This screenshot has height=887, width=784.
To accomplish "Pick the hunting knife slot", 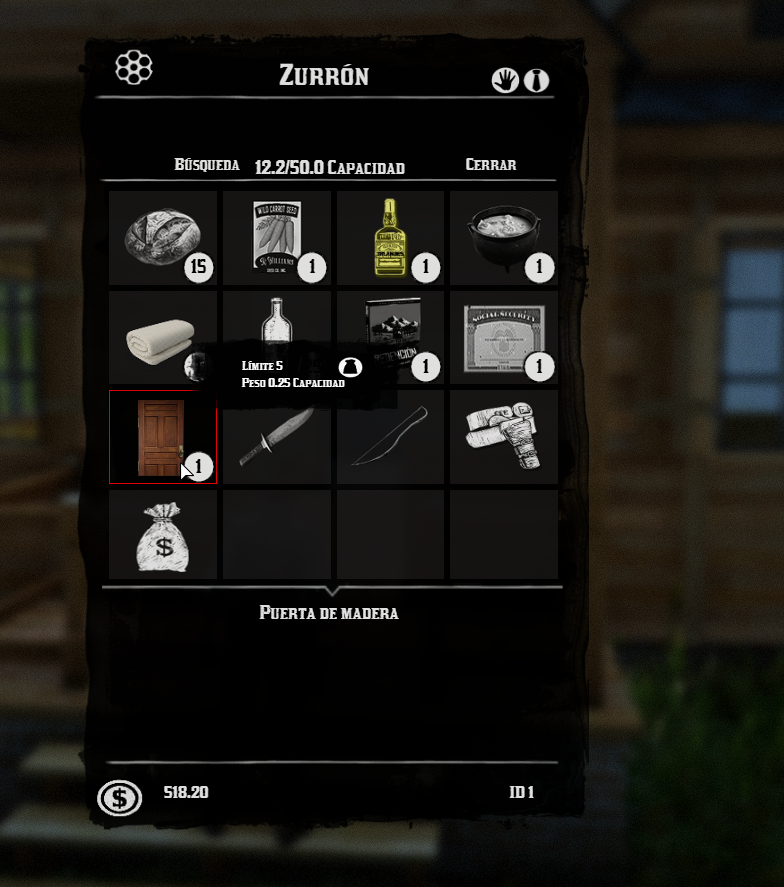I will click(x=277, y=437).
